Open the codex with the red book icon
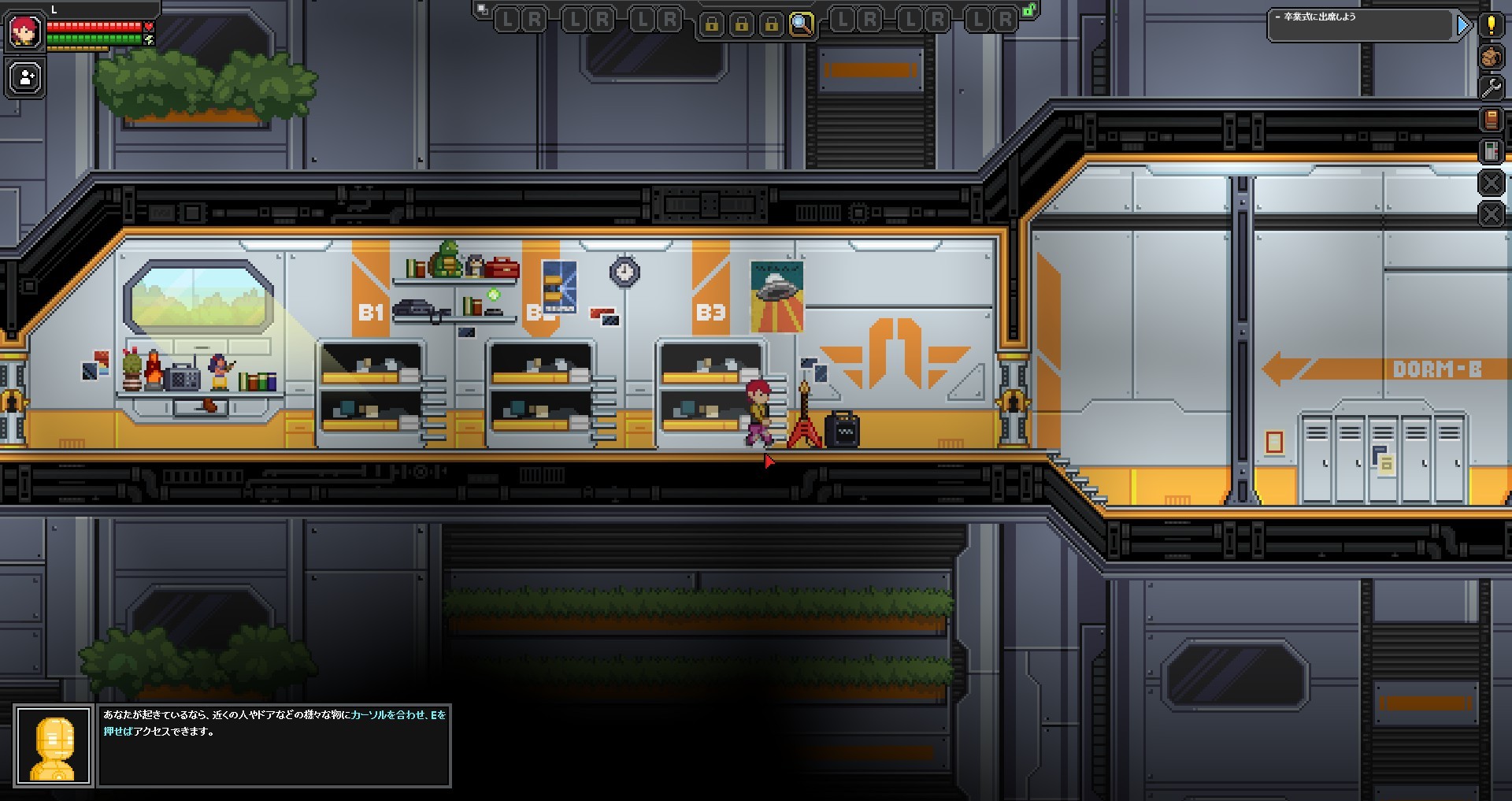The height and width of the screenshot is (801, 1512). (1491, 119)
